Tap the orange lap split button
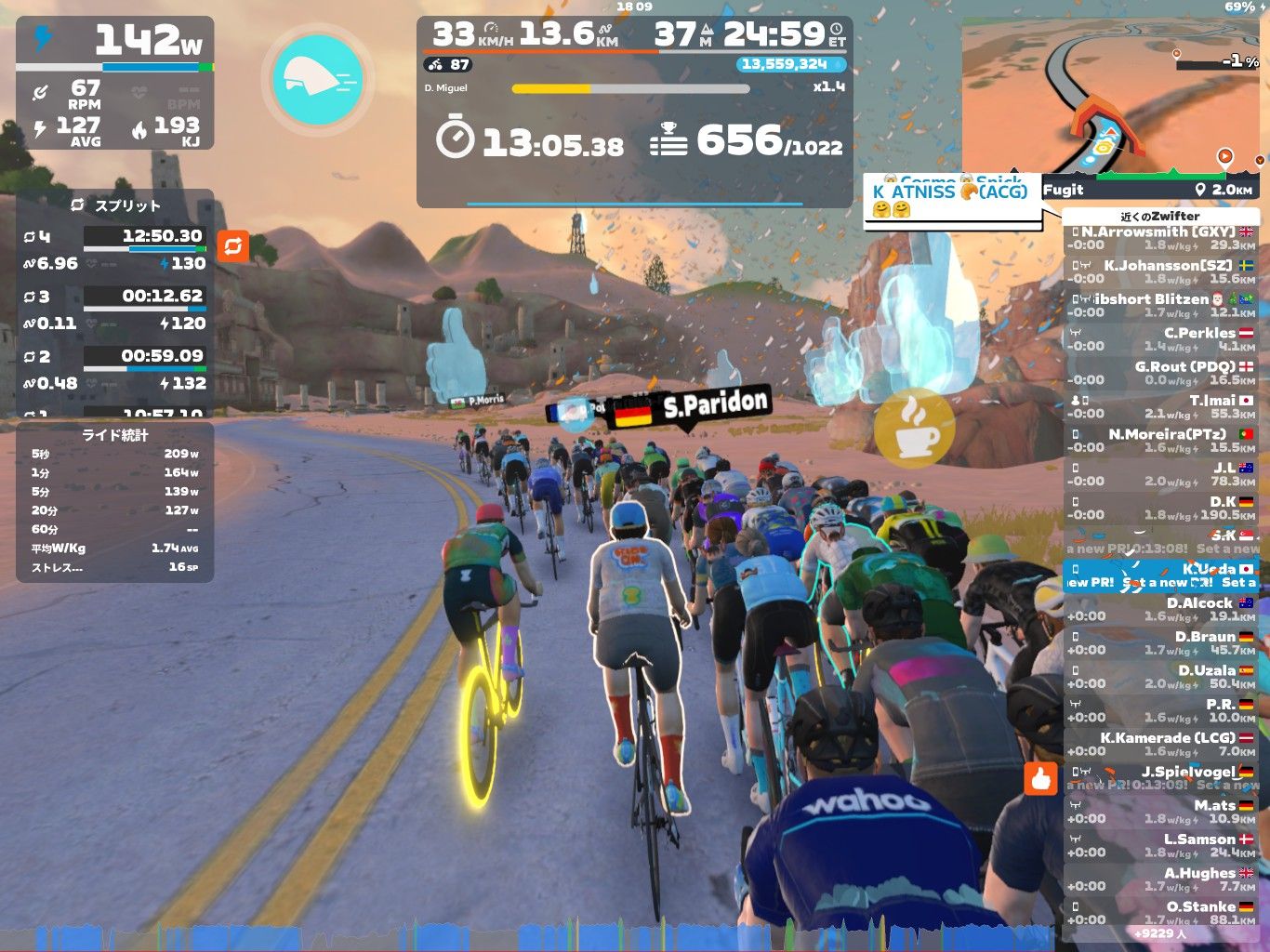The image size is (1270, 952). [x=232, y=246]
